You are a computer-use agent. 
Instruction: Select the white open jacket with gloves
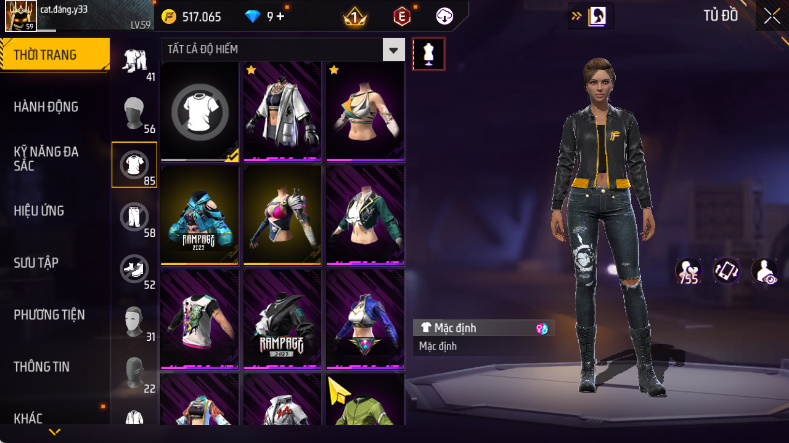tap(282, 110)
